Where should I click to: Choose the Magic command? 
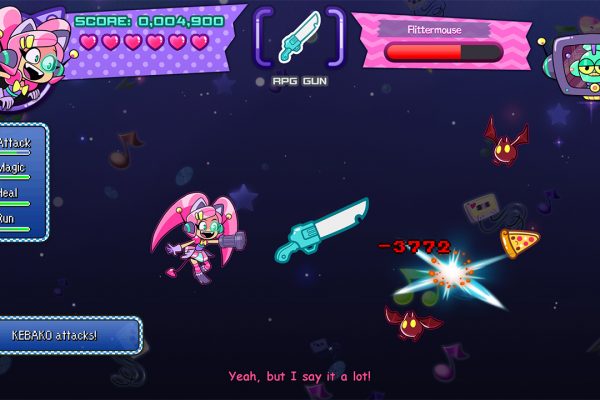tap(14, 168)
